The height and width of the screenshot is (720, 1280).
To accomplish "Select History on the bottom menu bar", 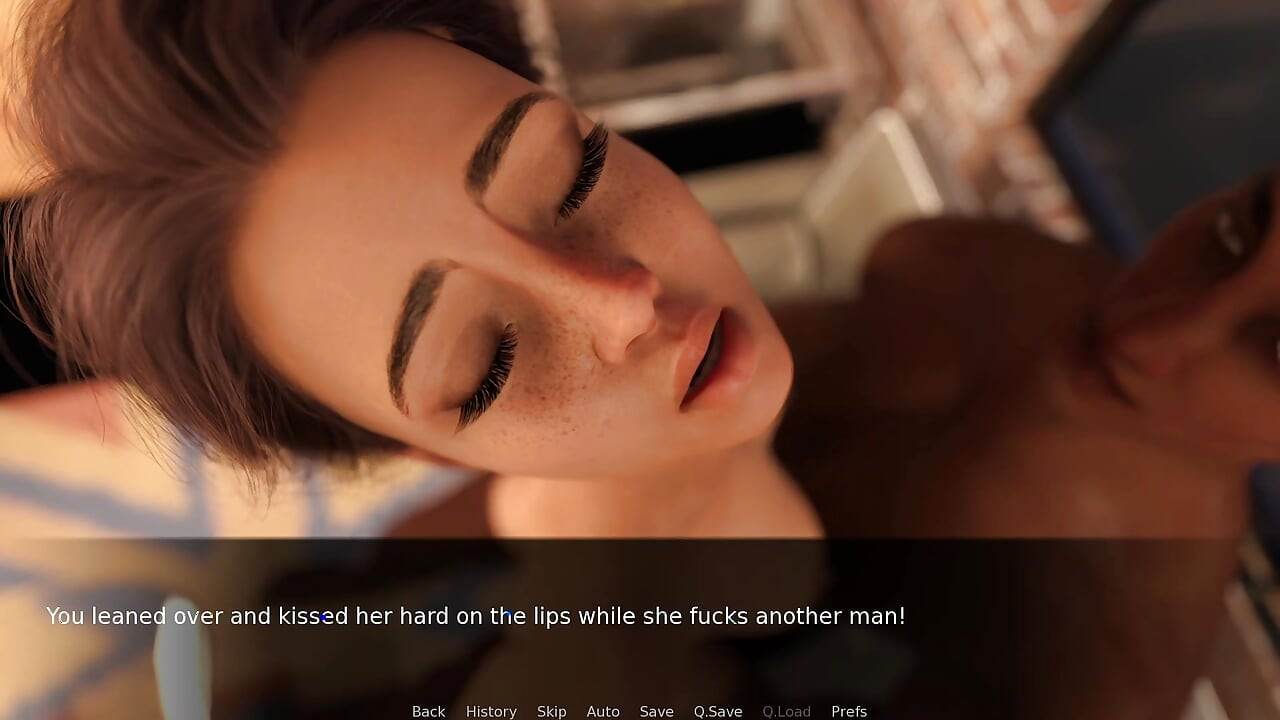I will click(x=491, y=711).
